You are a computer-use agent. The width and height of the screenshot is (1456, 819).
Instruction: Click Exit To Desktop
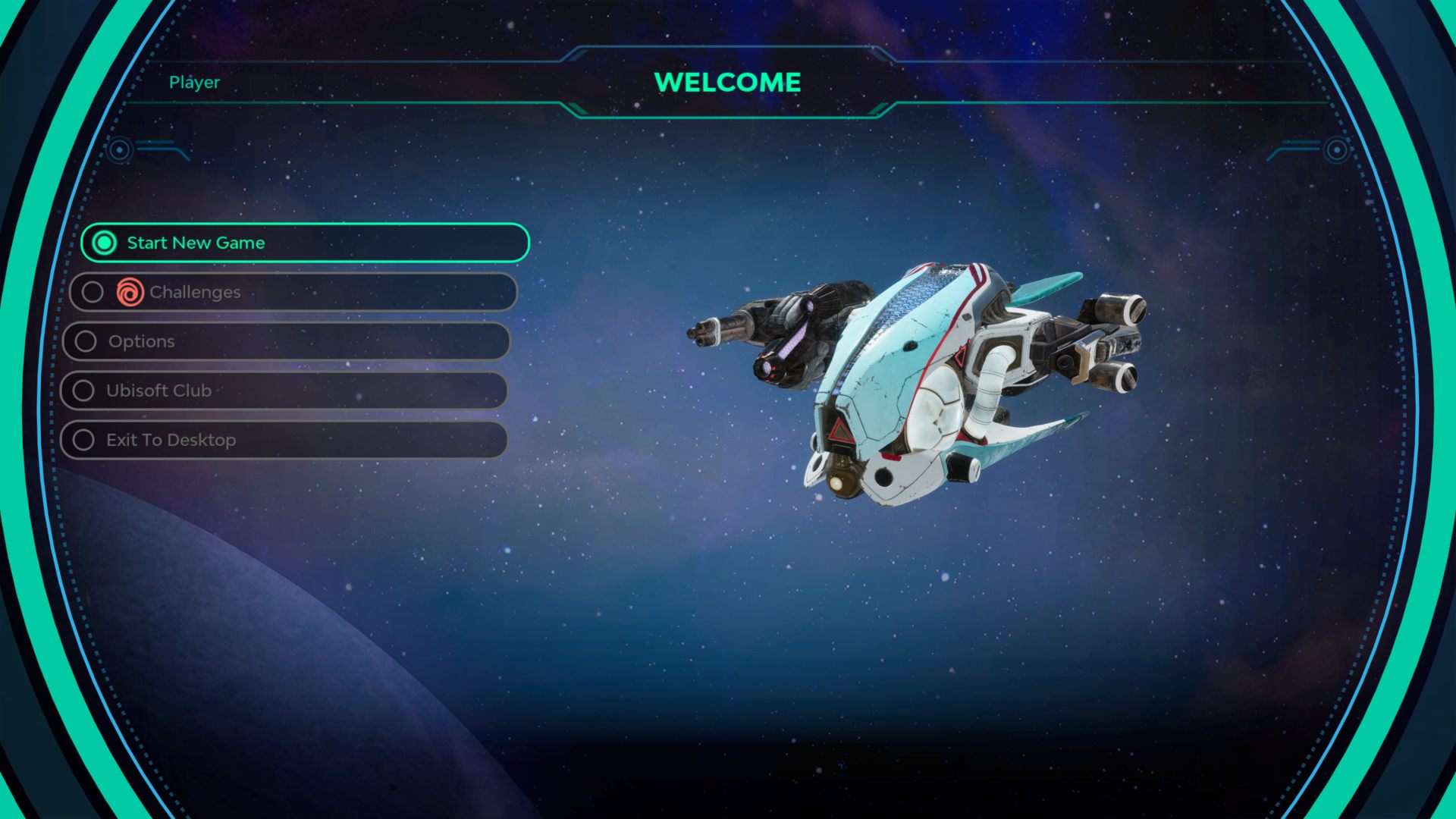point(284,440)
